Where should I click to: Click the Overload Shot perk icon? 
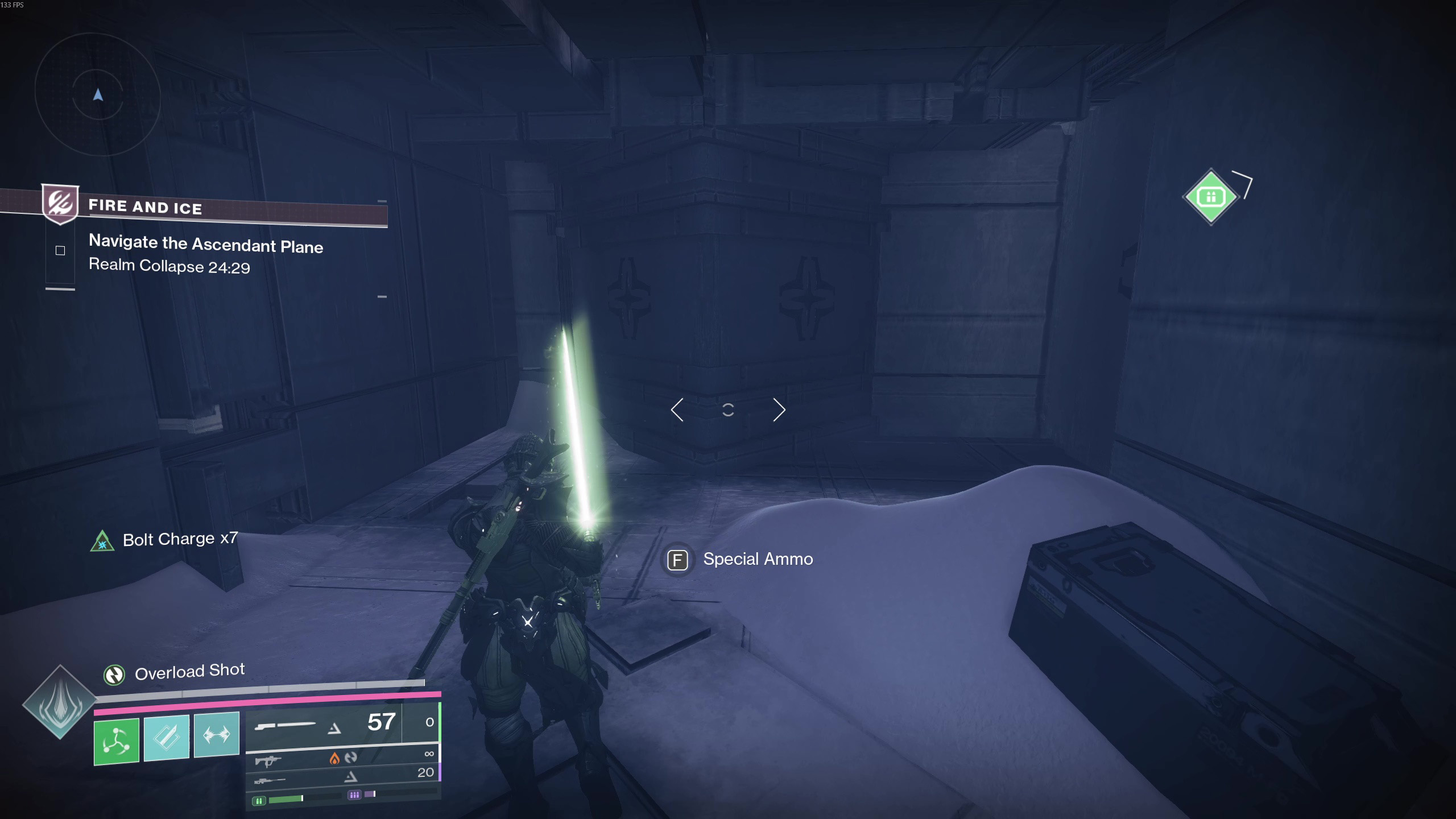coord(114,675)
